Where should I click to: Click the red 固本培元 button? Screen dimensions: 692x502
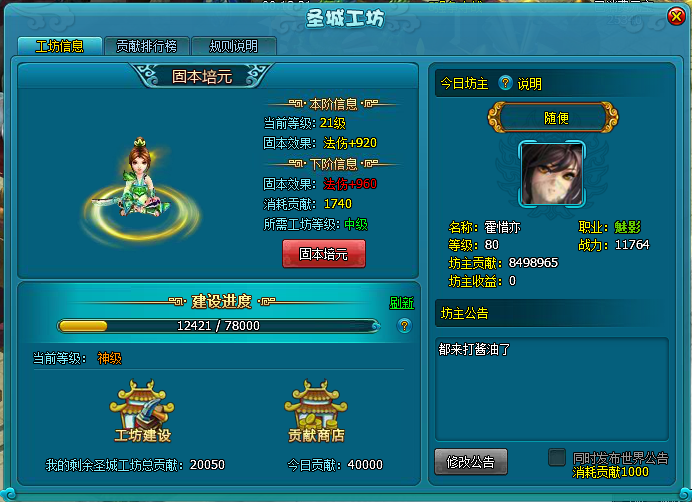click(x=324, y=254)
